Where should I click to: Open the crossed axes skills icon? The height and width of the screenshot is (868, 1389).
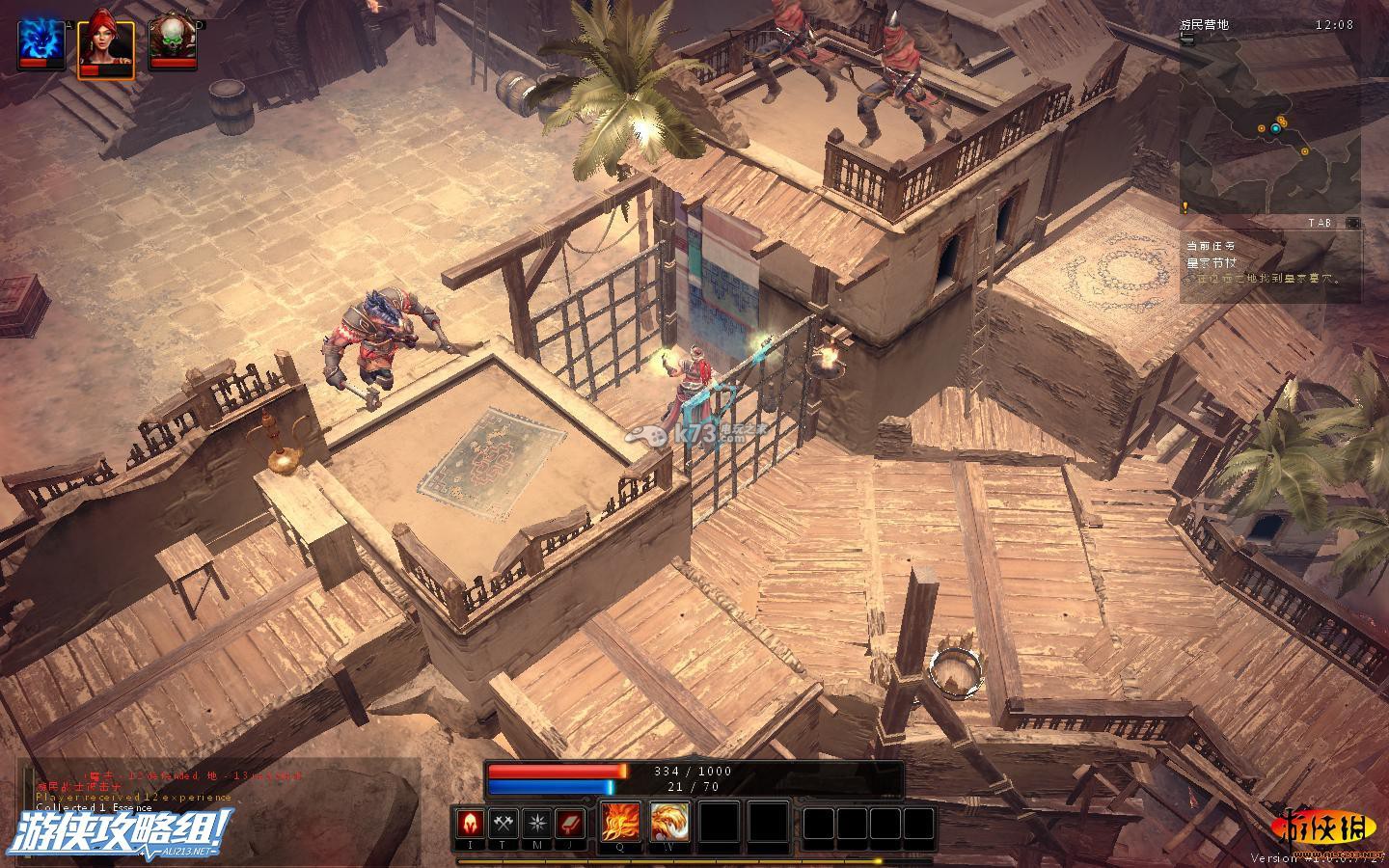[504, 824]
